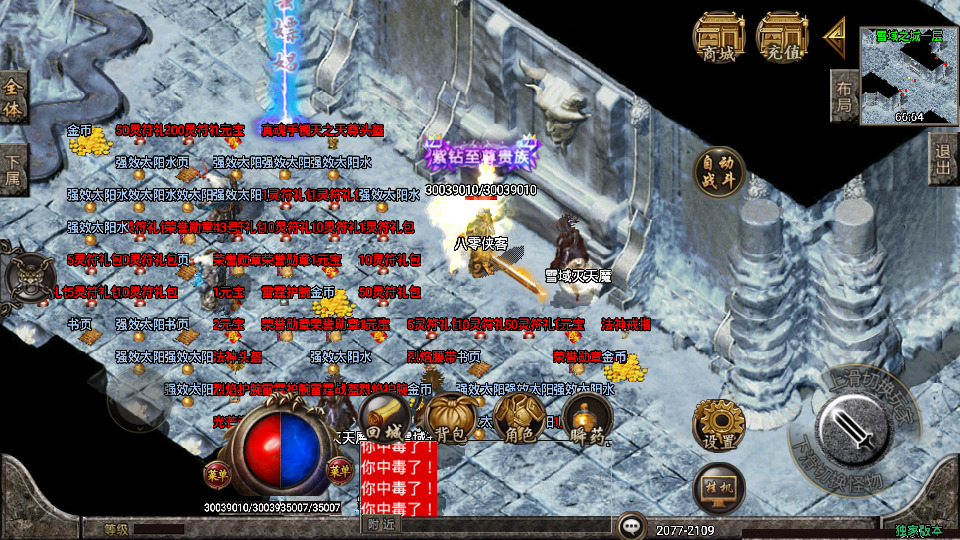
Task: Open the 雪域之城 minimap
Action: (908, 76)
